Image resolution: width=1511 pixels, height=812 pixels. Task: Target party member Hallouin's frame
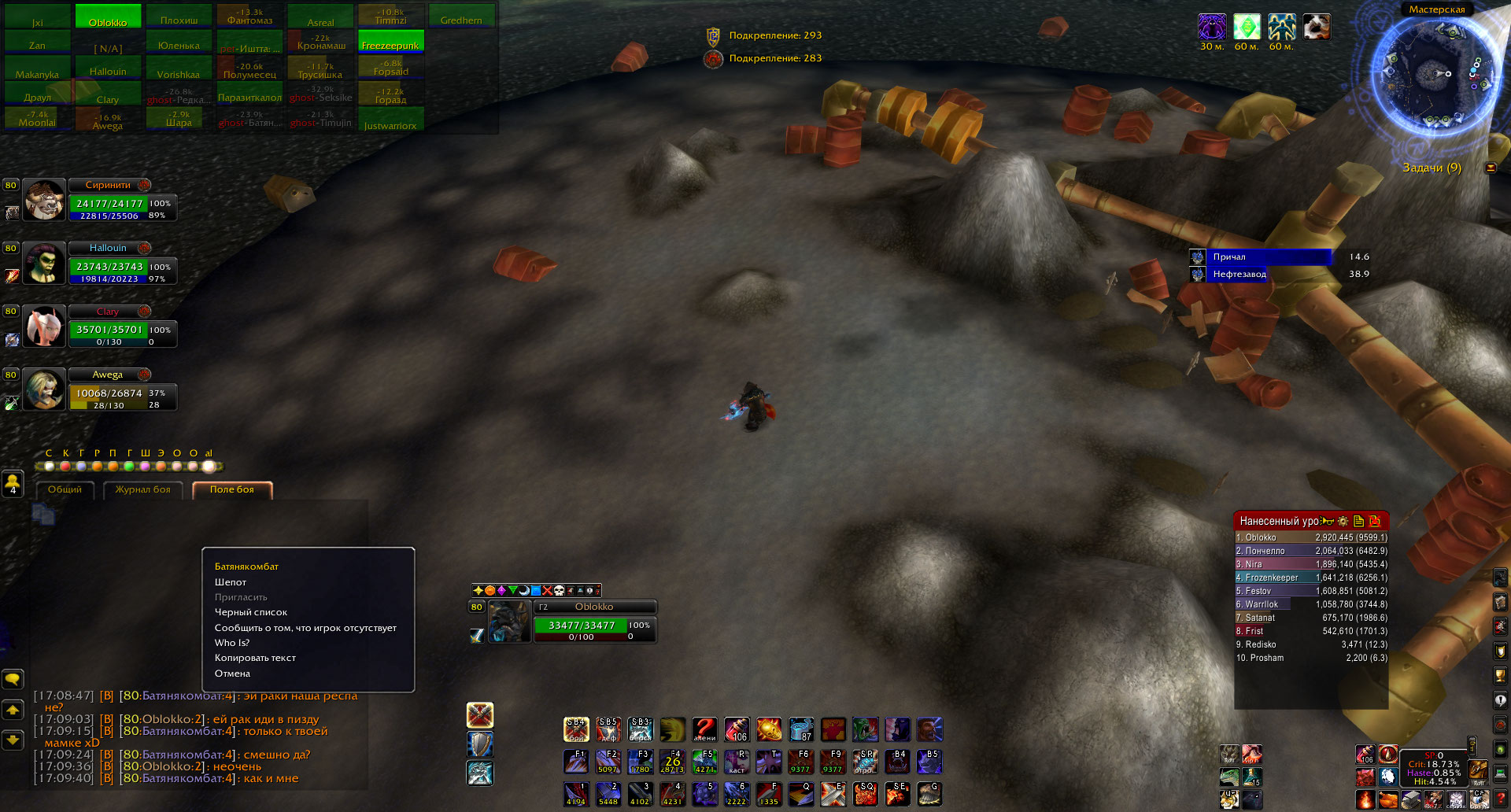coord(109,266)
